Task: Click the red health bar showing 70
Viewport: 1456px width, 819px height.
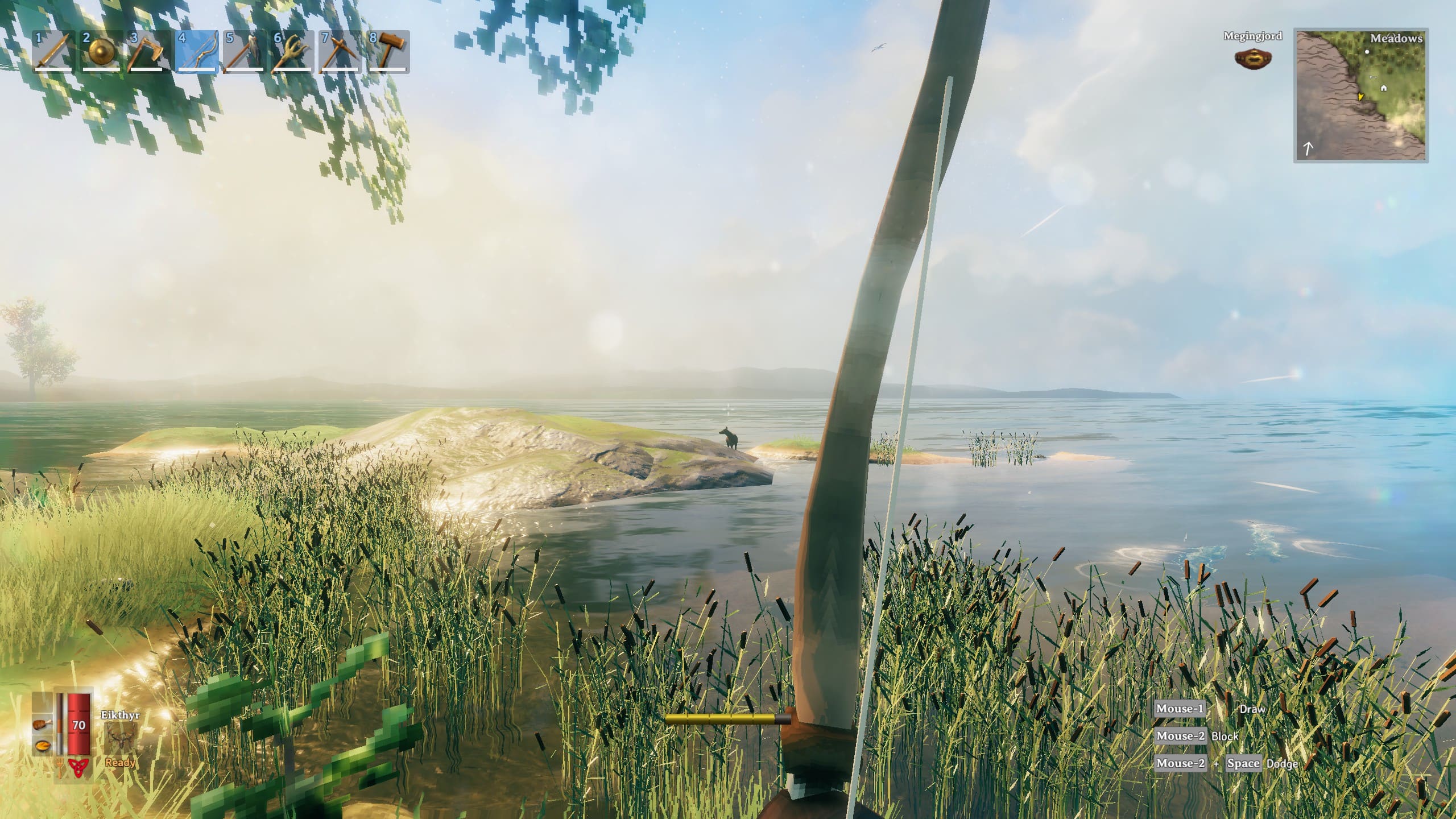Action: pyautogui.click(x=79, y=725)
